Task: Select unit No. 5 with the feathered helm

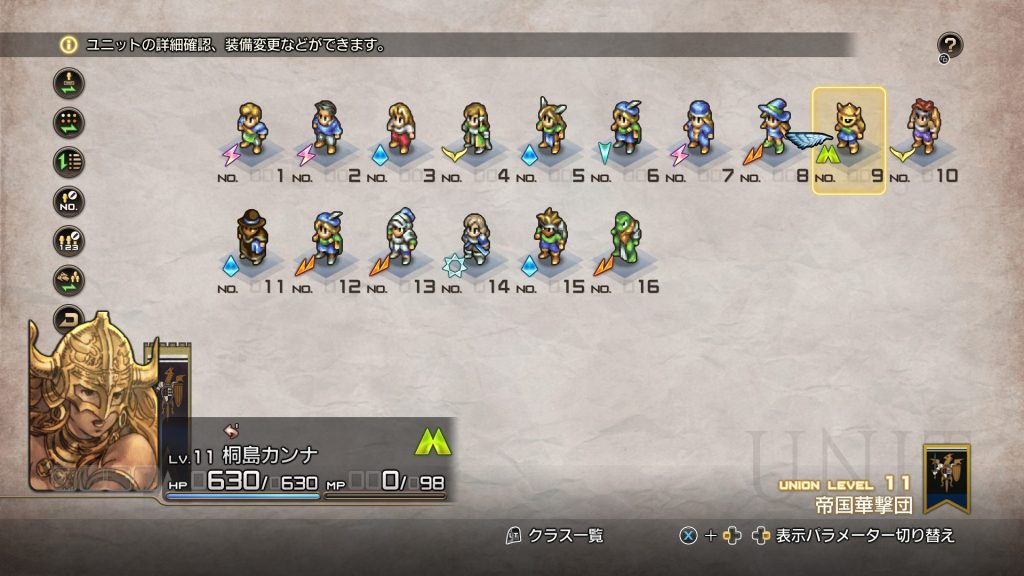Action: 549,130
